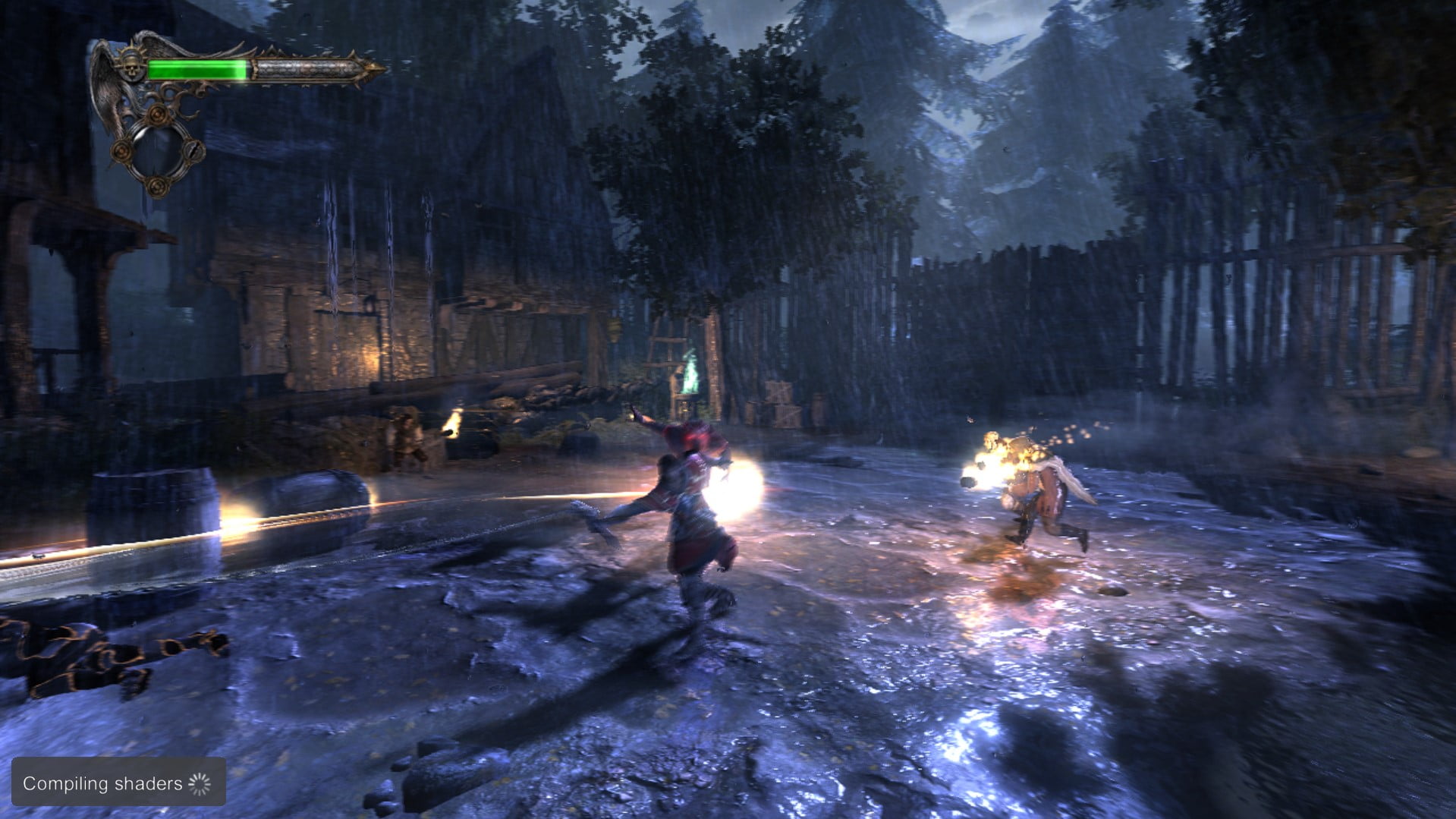Click the circular sub-weapon ring
Viewport: 1456px width, 819px height.
click(x=158, y=151)
